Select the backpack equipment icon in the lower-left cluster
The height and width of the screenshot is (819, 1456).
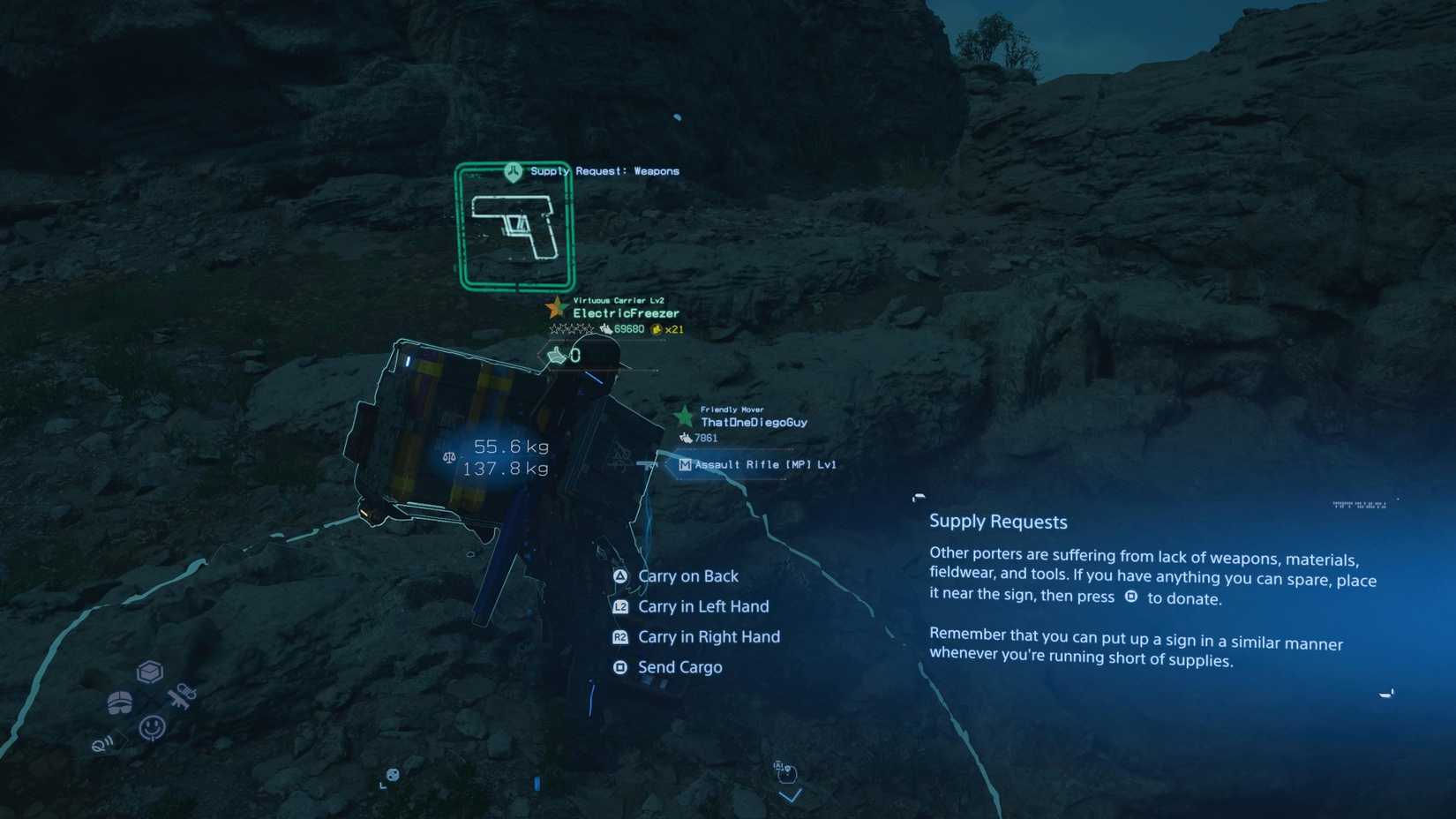click(x=118, y=703)
